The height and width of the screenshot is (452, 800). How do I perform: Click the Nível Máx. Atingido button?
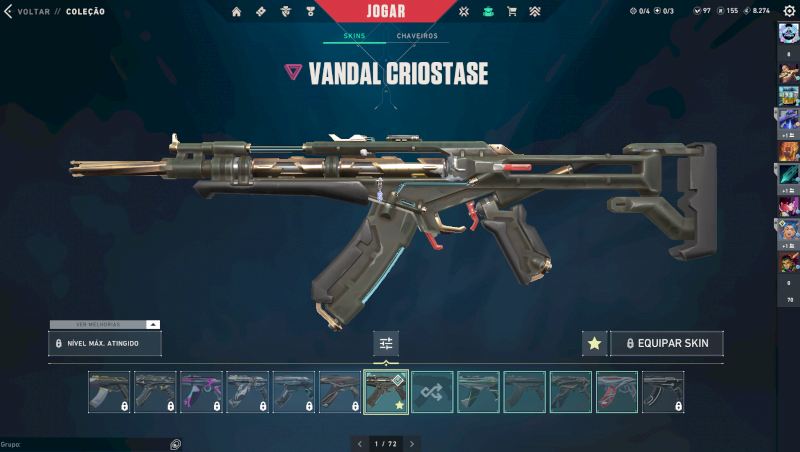(105, 343)
